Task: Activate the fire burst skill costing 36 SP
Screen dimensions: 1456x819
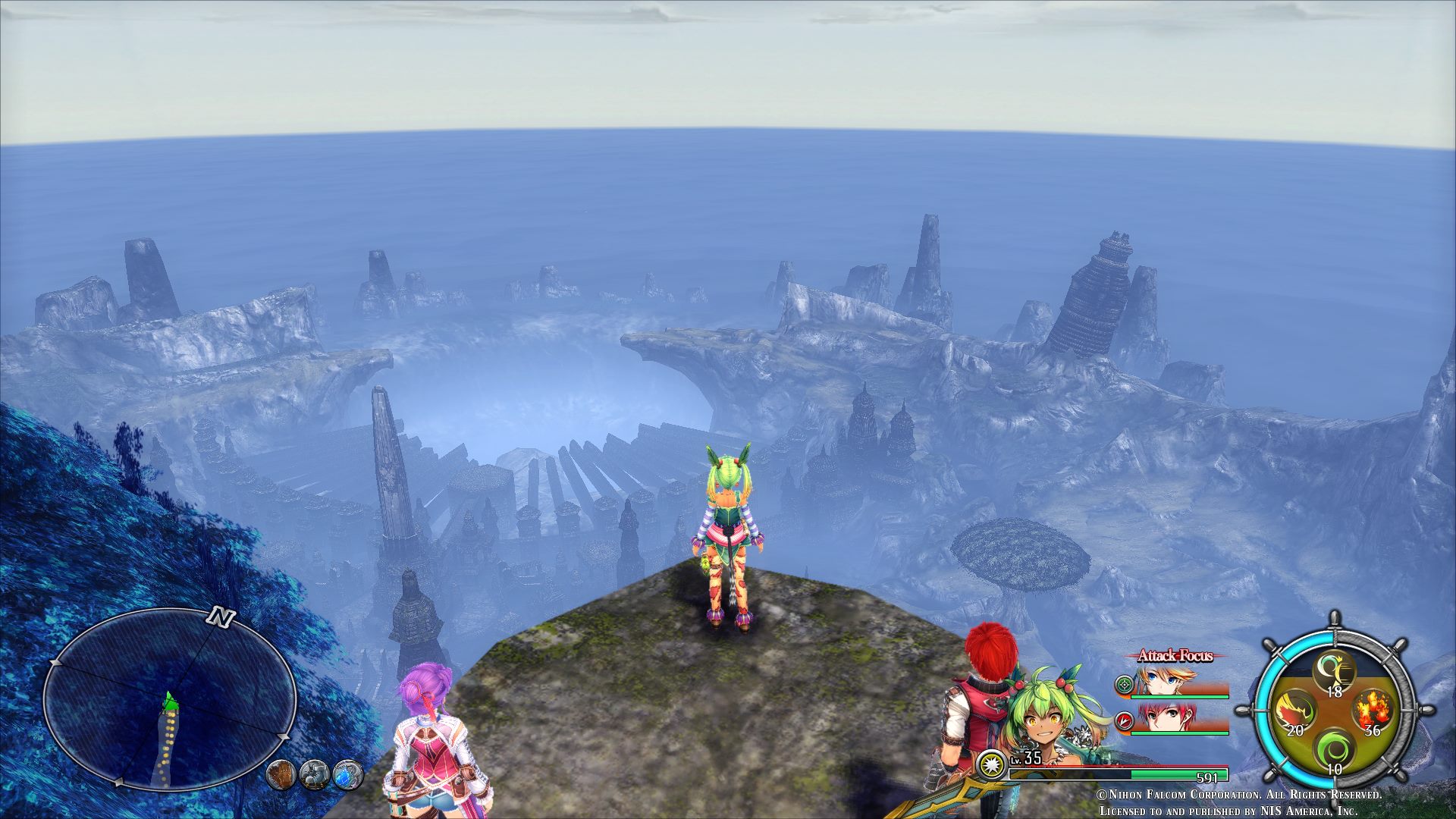Action: pyautogui.click(x=1373, y=712)
